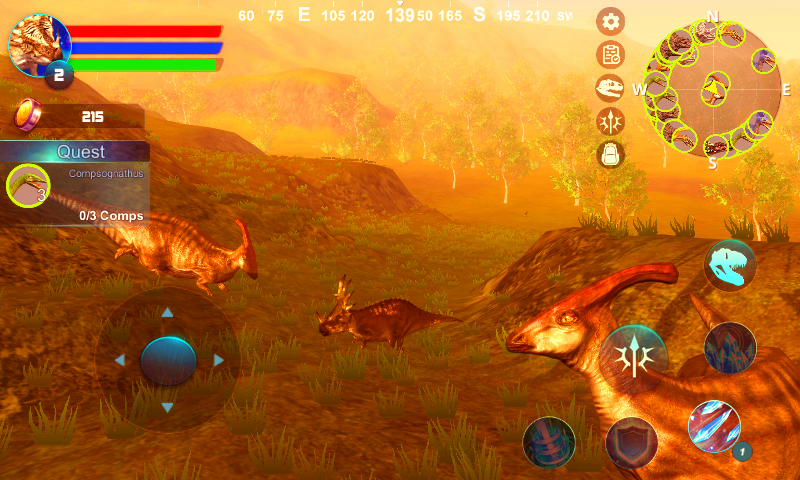Use the whirlwind spin ability
The width and height of the screenshot is (800, 480).
[x=549, y=443]
